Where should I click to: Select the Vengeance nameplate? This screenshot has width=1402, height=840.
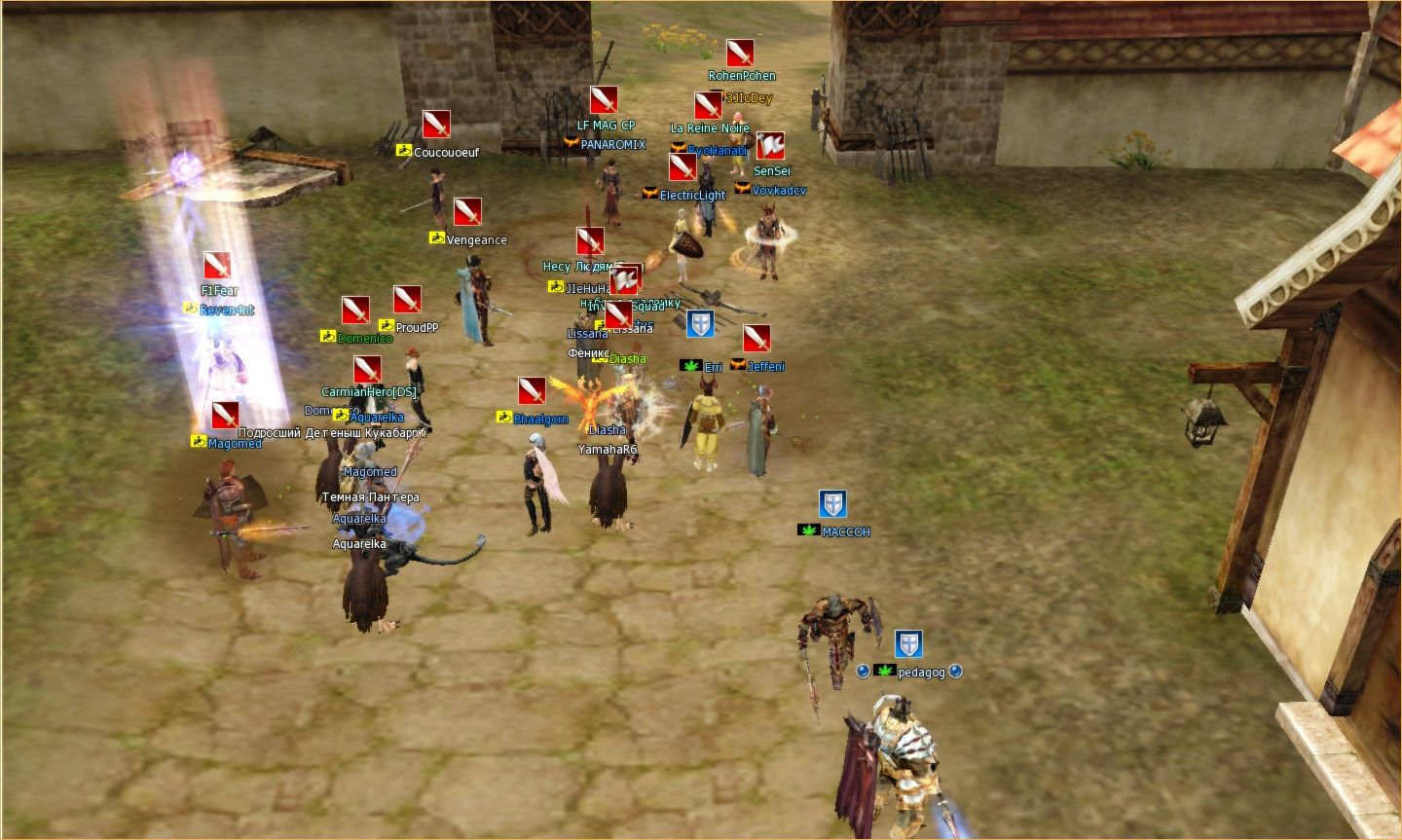(476, 239)
